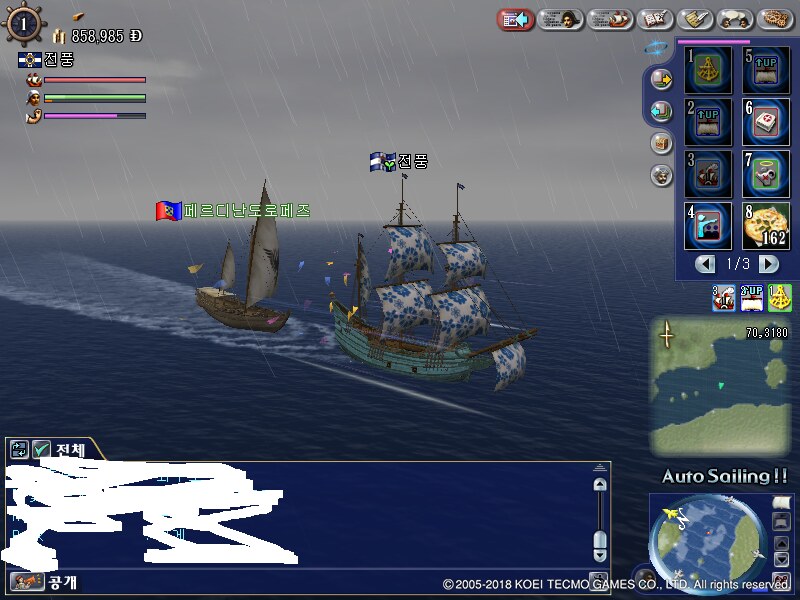Click the megaphone chat channel button
This screenshot has height=600, width=800.
20,581
